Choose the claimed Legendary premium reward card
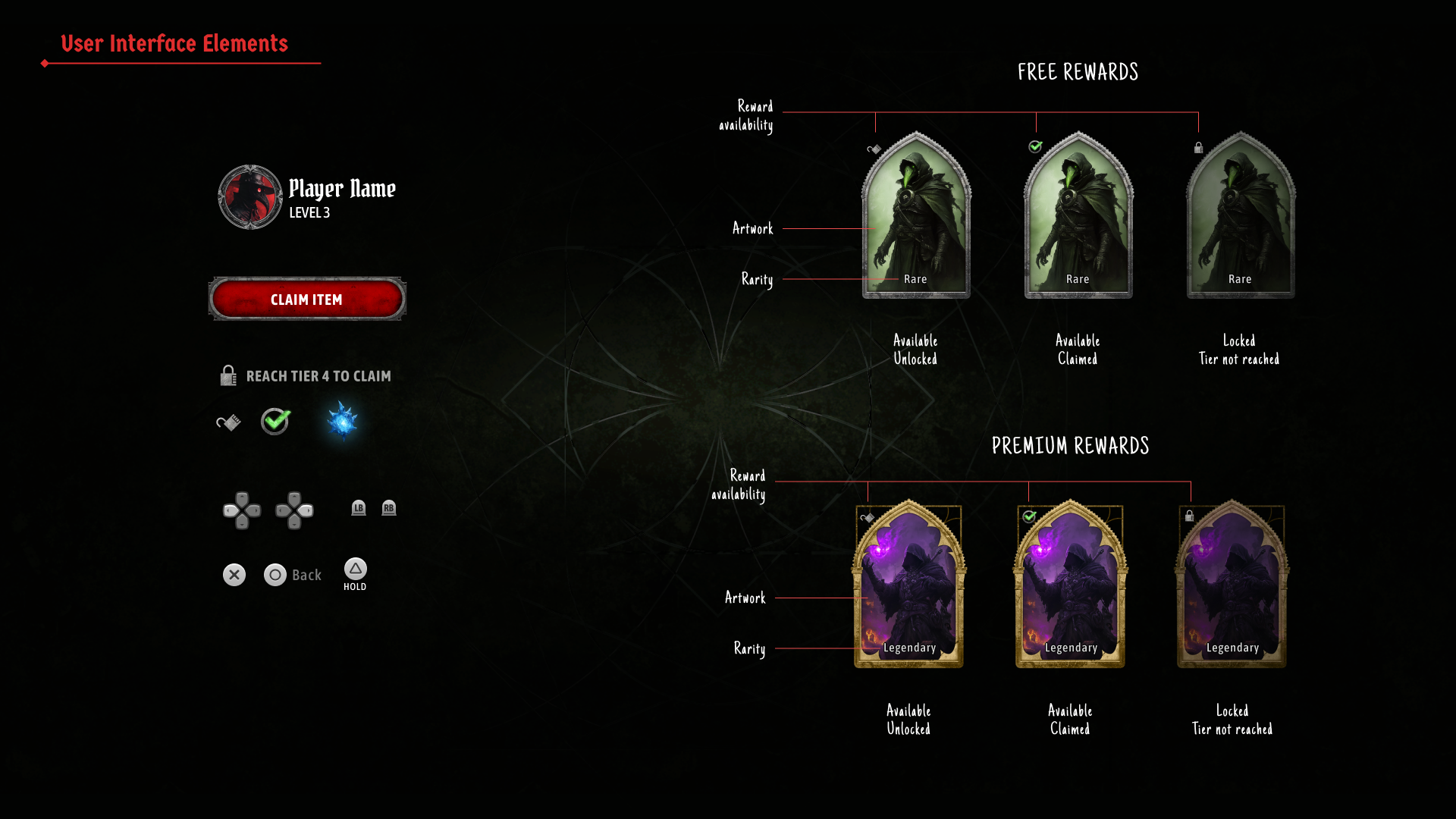Screen dimensions: 1456x819 pyautogui.click(x=1070, y=584)
